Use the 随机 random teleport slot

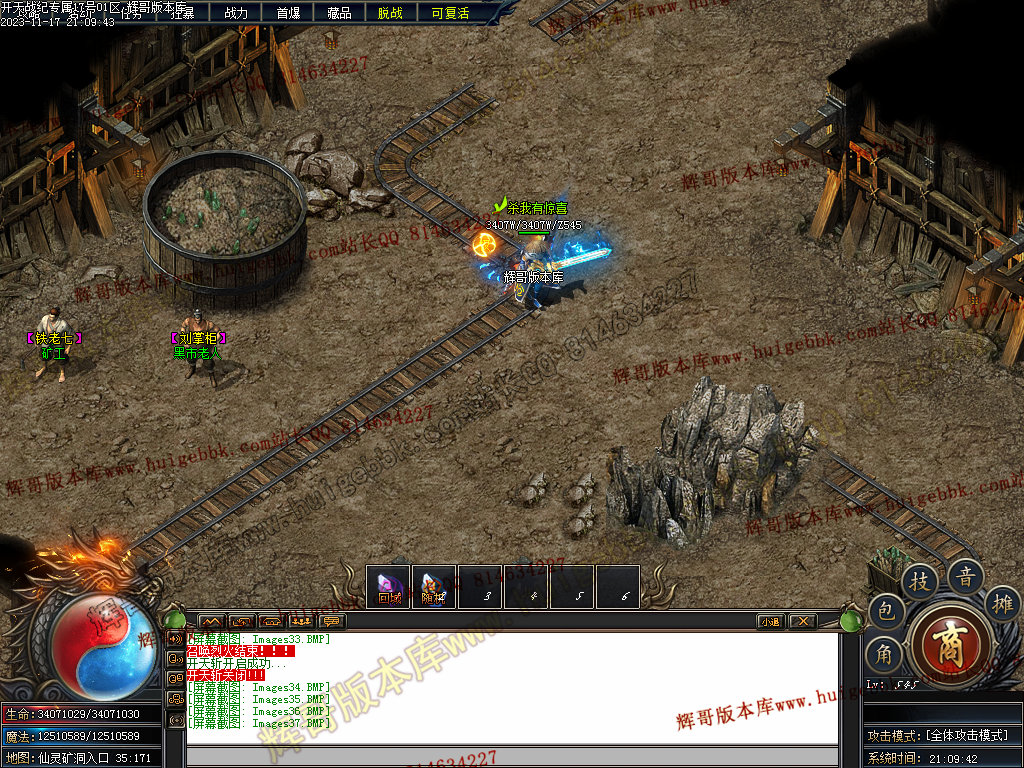[434, 587]
